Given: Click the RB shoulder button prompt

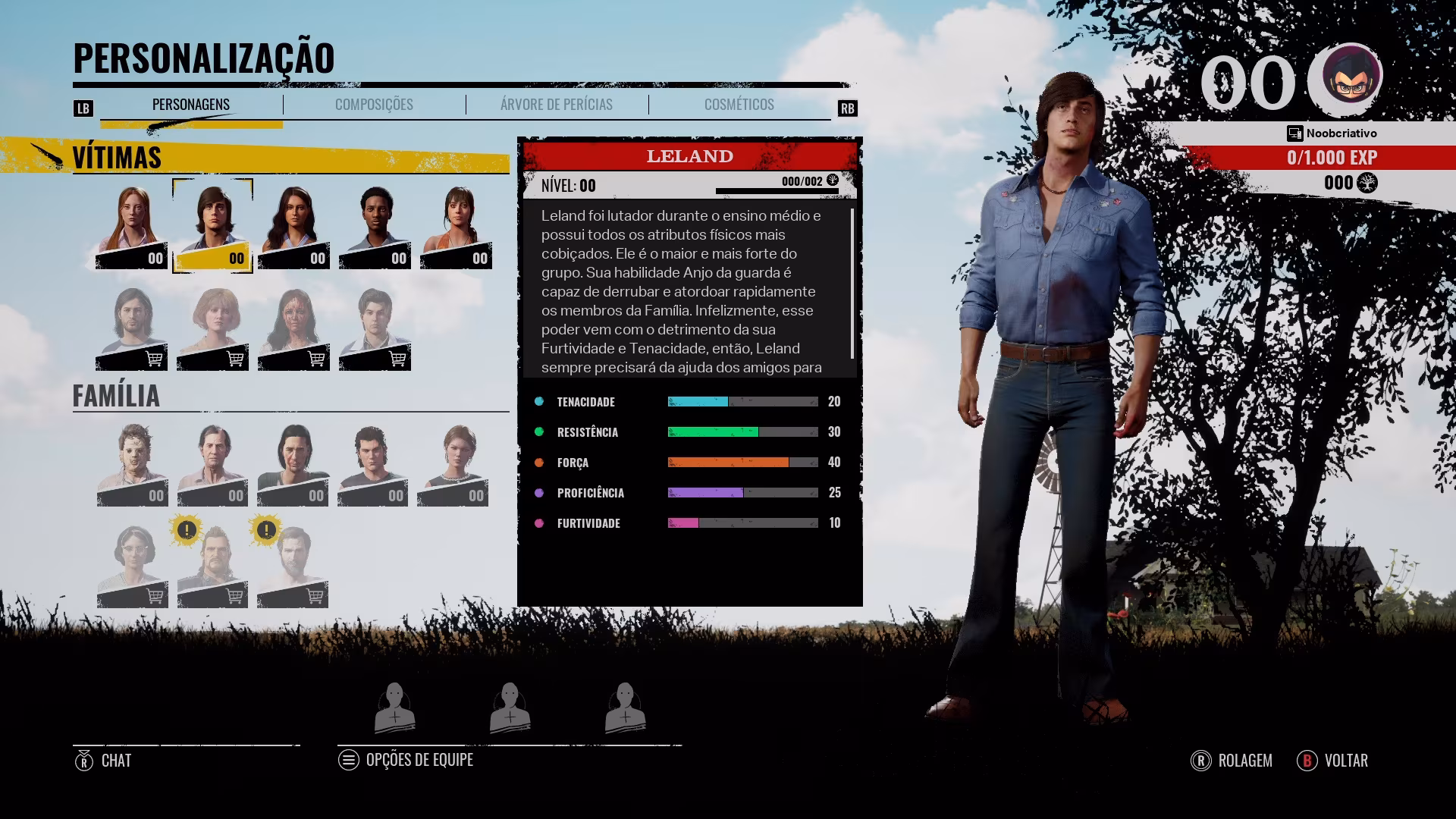Looking at the screenshot, I should [x=849, y=108].
